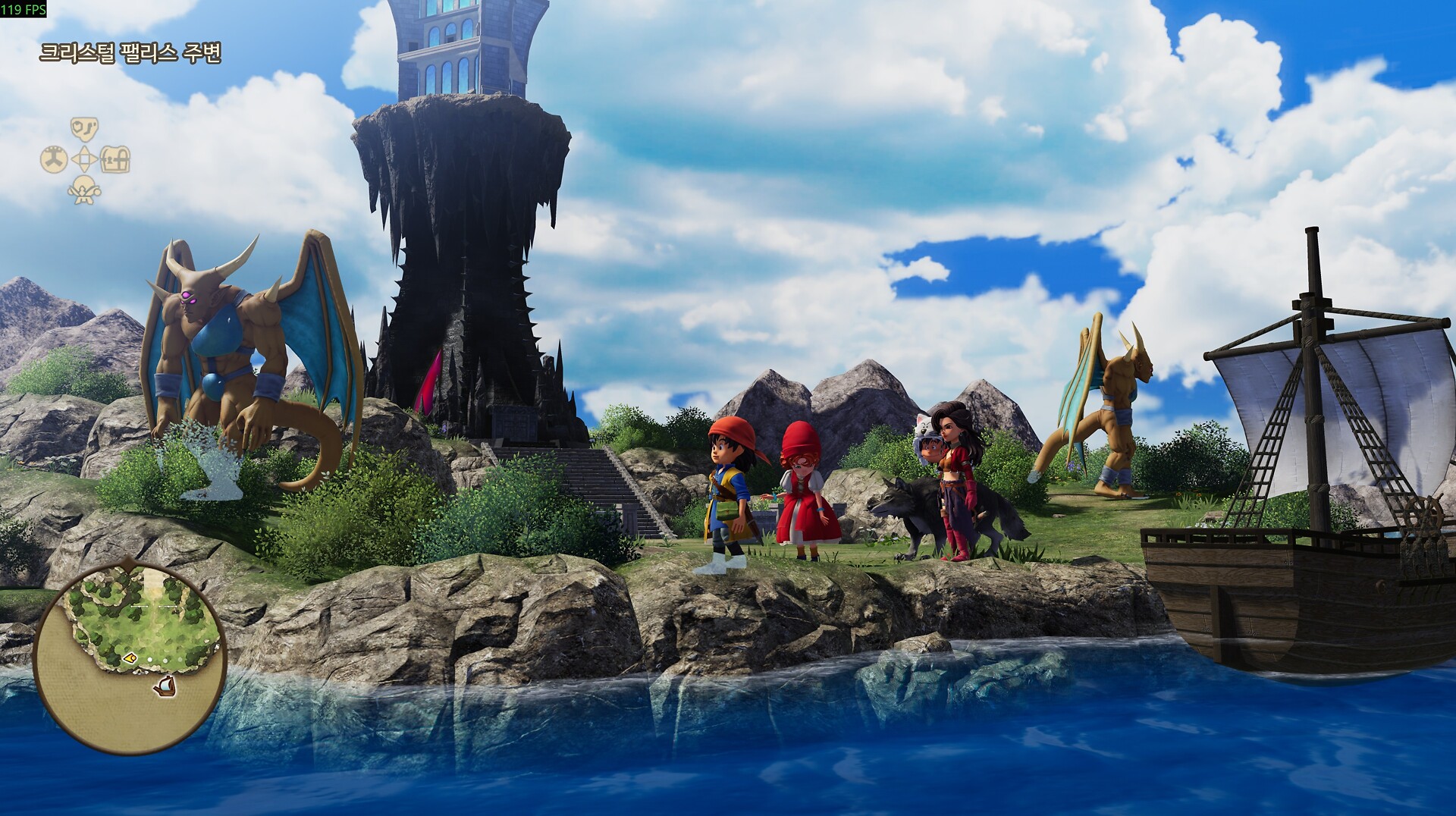The image size is (1456, 816).
Task: Activate the round three-pronged emblem shortcut
Action: pos(53,160)
